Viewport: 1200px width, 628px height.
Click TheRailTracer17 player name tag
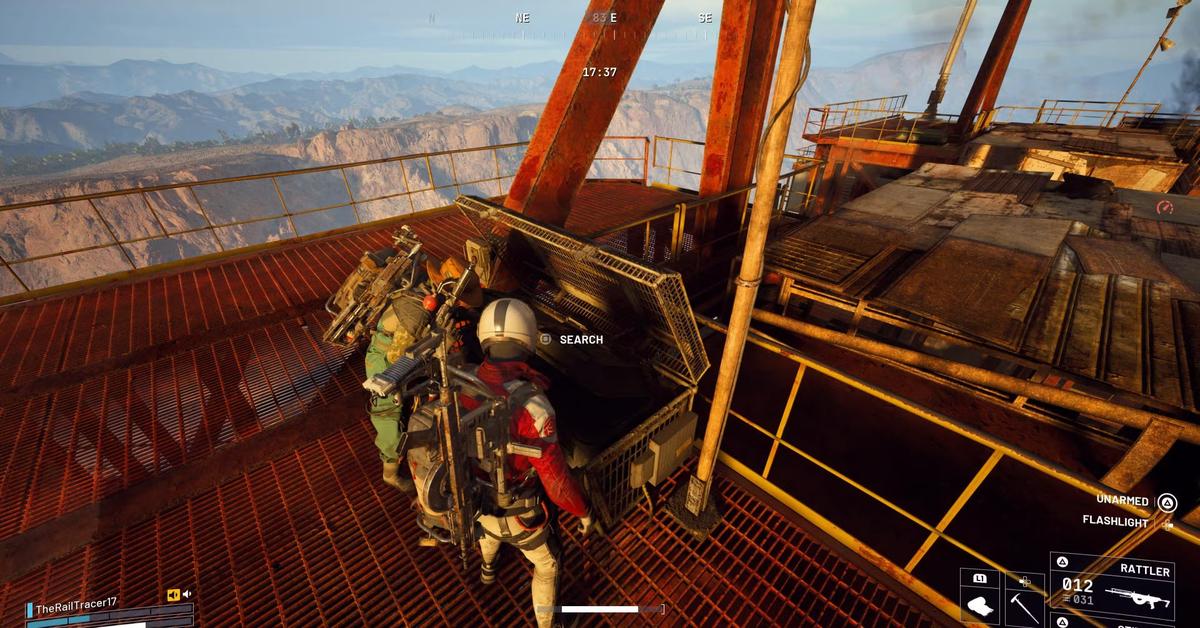pos(76,605)
